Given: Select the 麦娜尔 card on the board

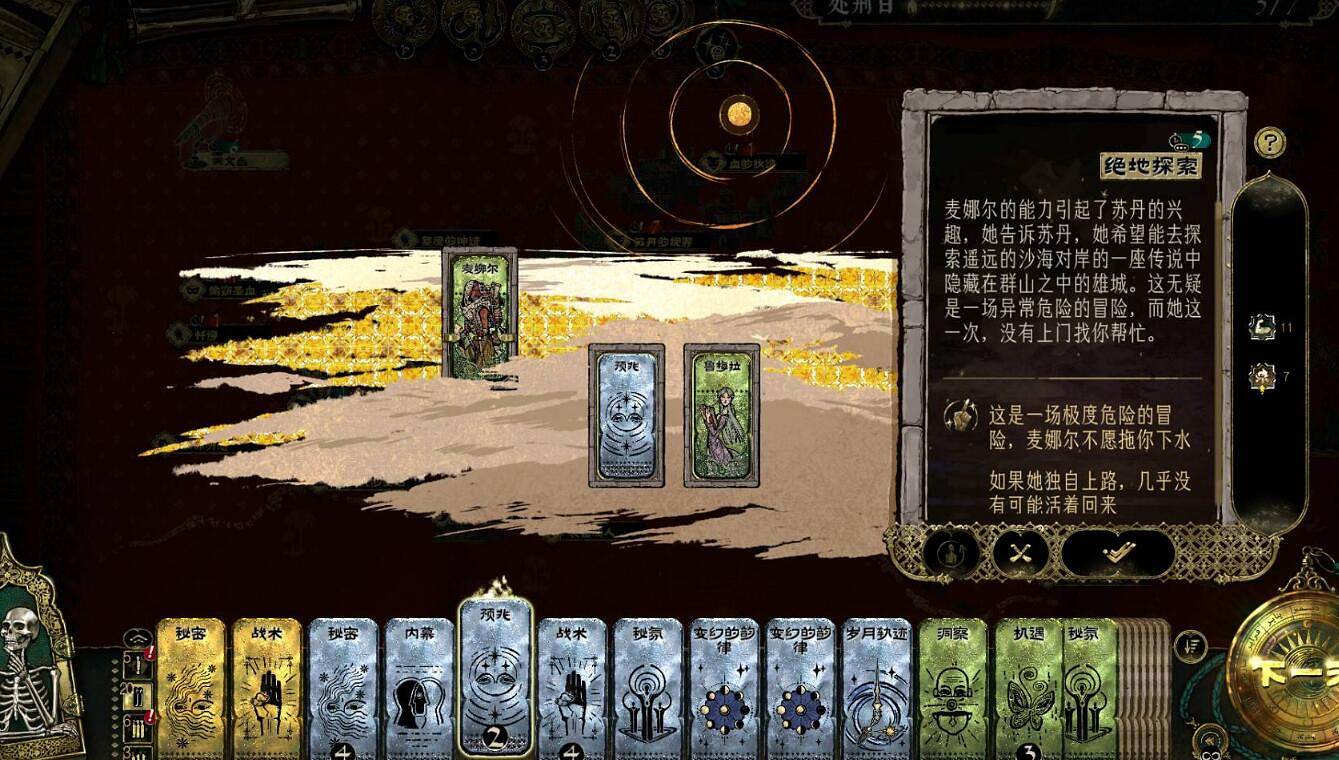Looking at the screenshot, I should 478,311.
